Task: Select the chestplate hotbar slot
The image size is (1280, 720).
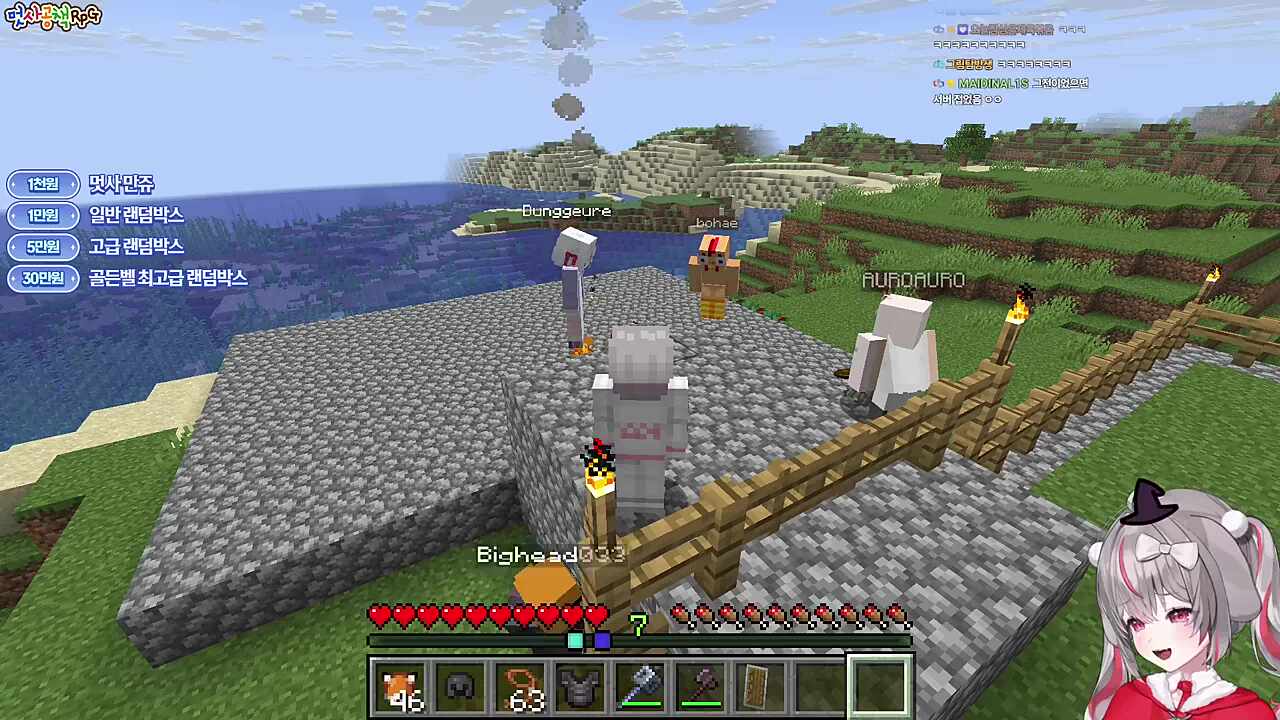Action: point(580,687)
